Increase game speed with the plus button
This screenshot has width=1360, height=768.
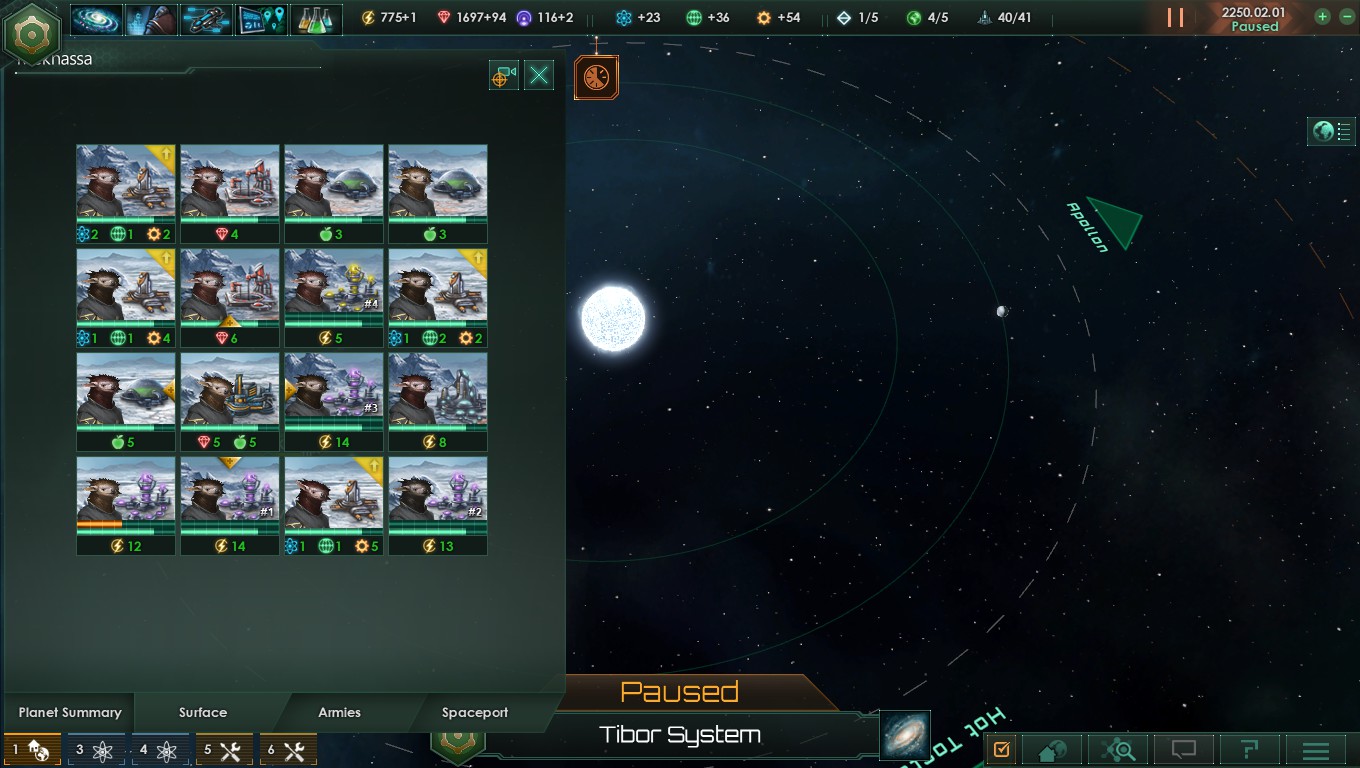click(x=1322, y=17)
